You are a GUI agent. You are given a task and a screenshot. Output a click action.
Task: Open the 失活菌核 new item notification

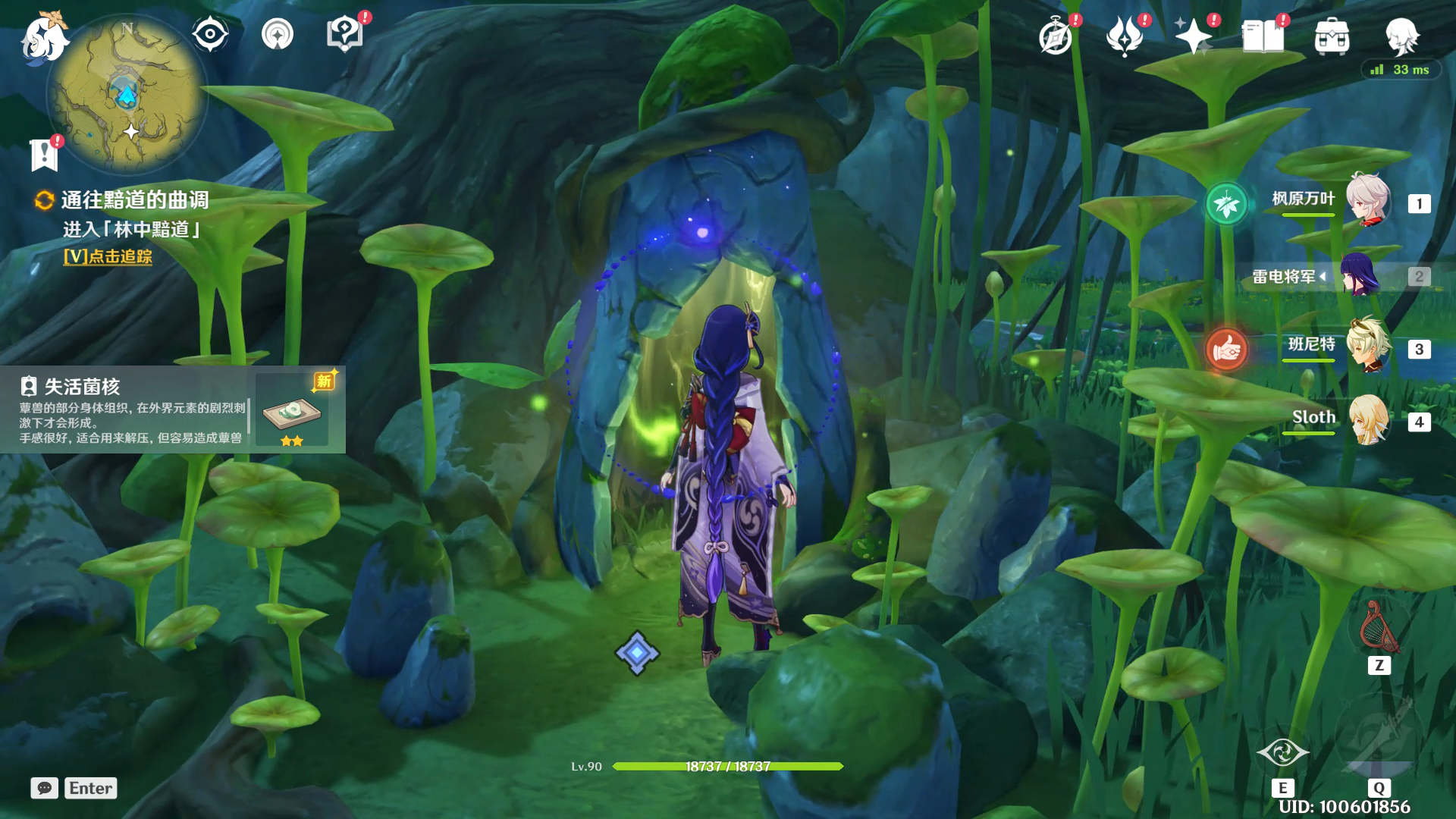(x=173, y=410)
